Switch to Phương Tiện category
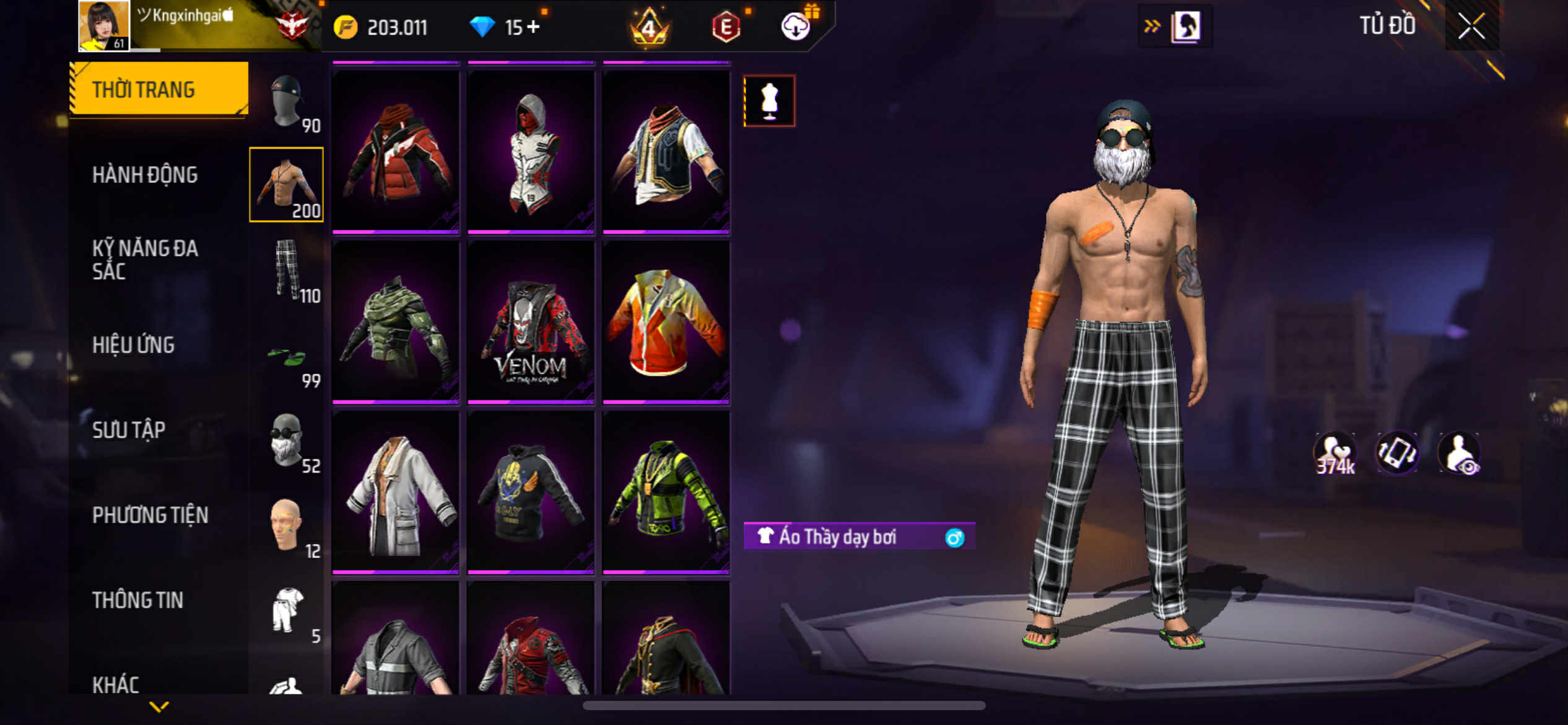This screenshot has height=725, width=1568. click(150, 515)
